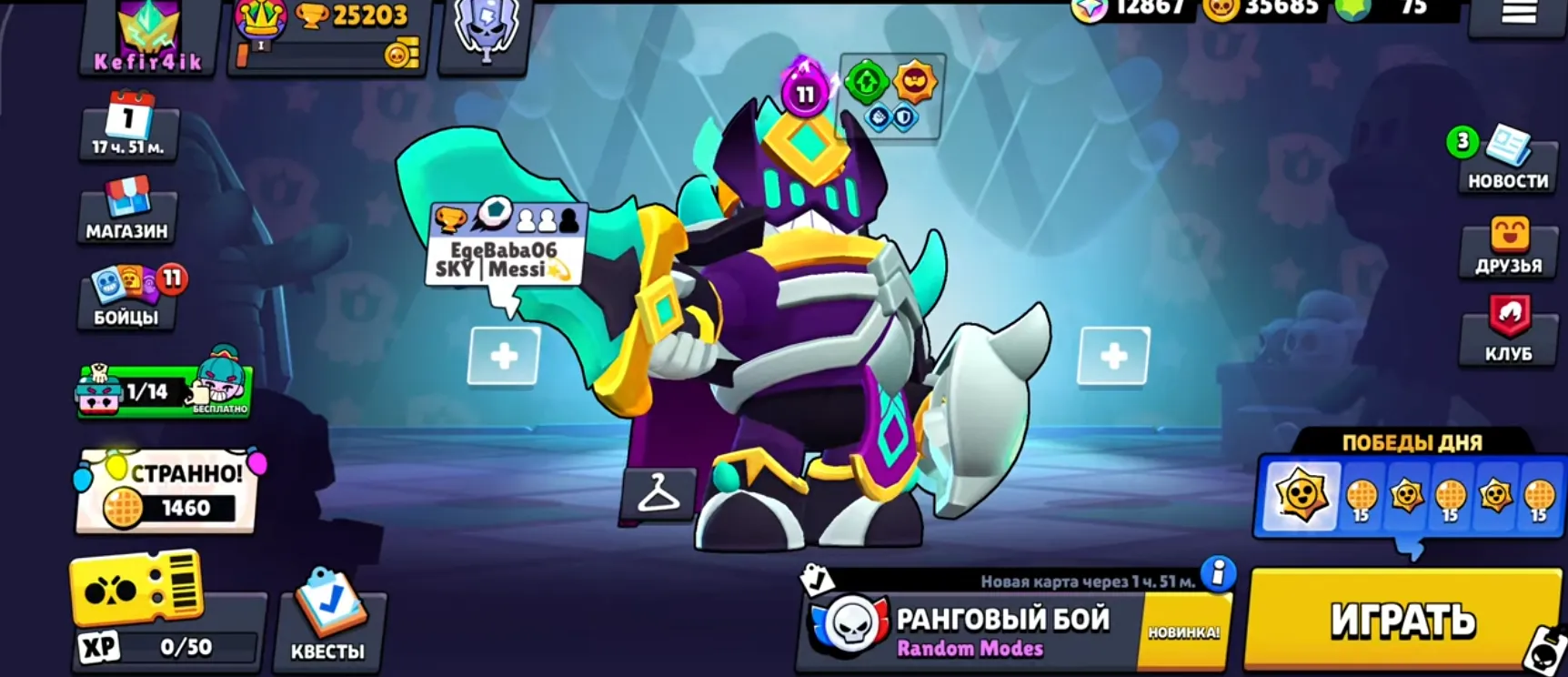This screenshot has width=1568, height=677.
Task: Collect the free Бесплатно reward box
Action: tap(164, 389)
